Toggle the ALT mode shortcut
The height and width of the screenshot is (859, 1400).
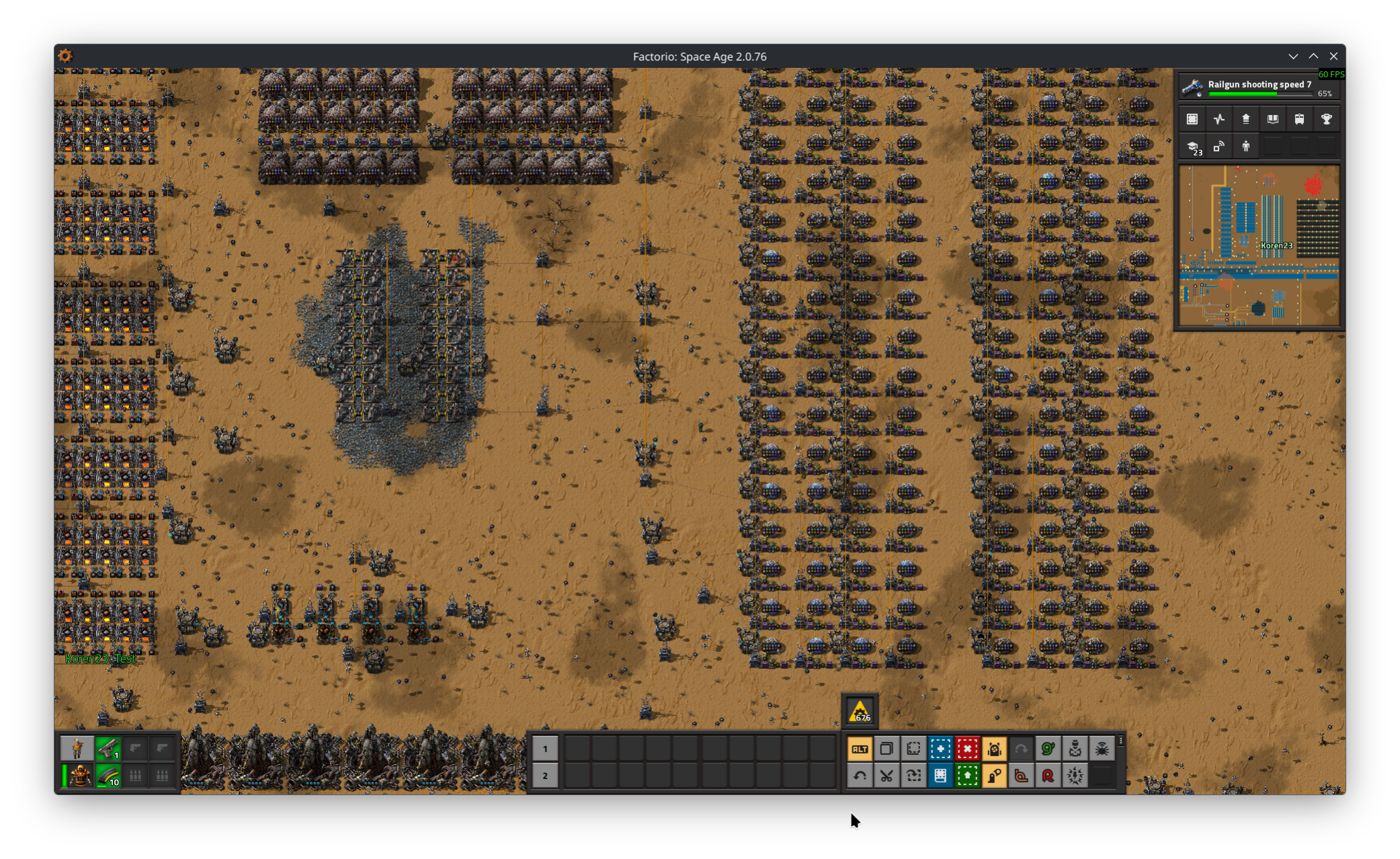(860, 749)
